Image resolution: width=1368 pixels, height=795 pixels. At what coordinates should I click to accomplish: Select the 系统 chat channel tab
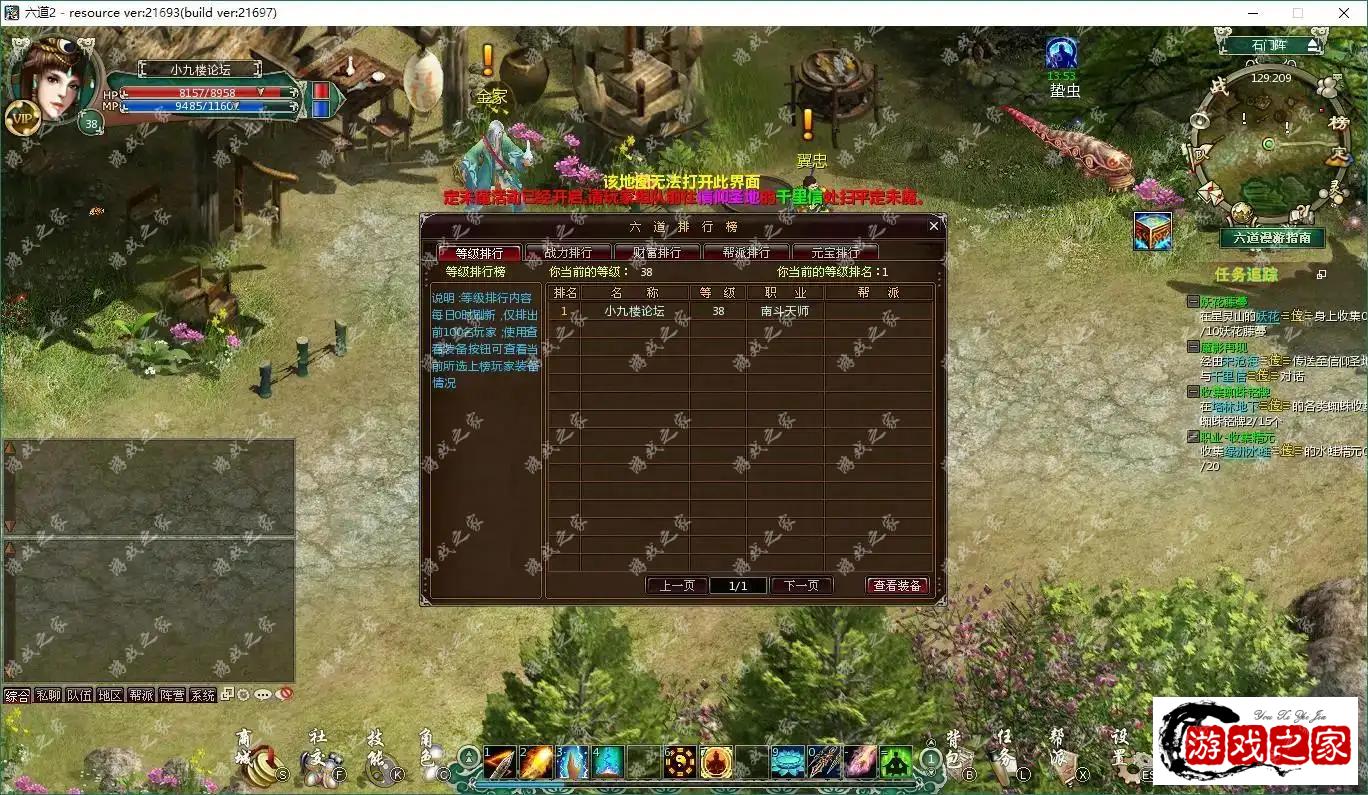(x=203, y=694)
